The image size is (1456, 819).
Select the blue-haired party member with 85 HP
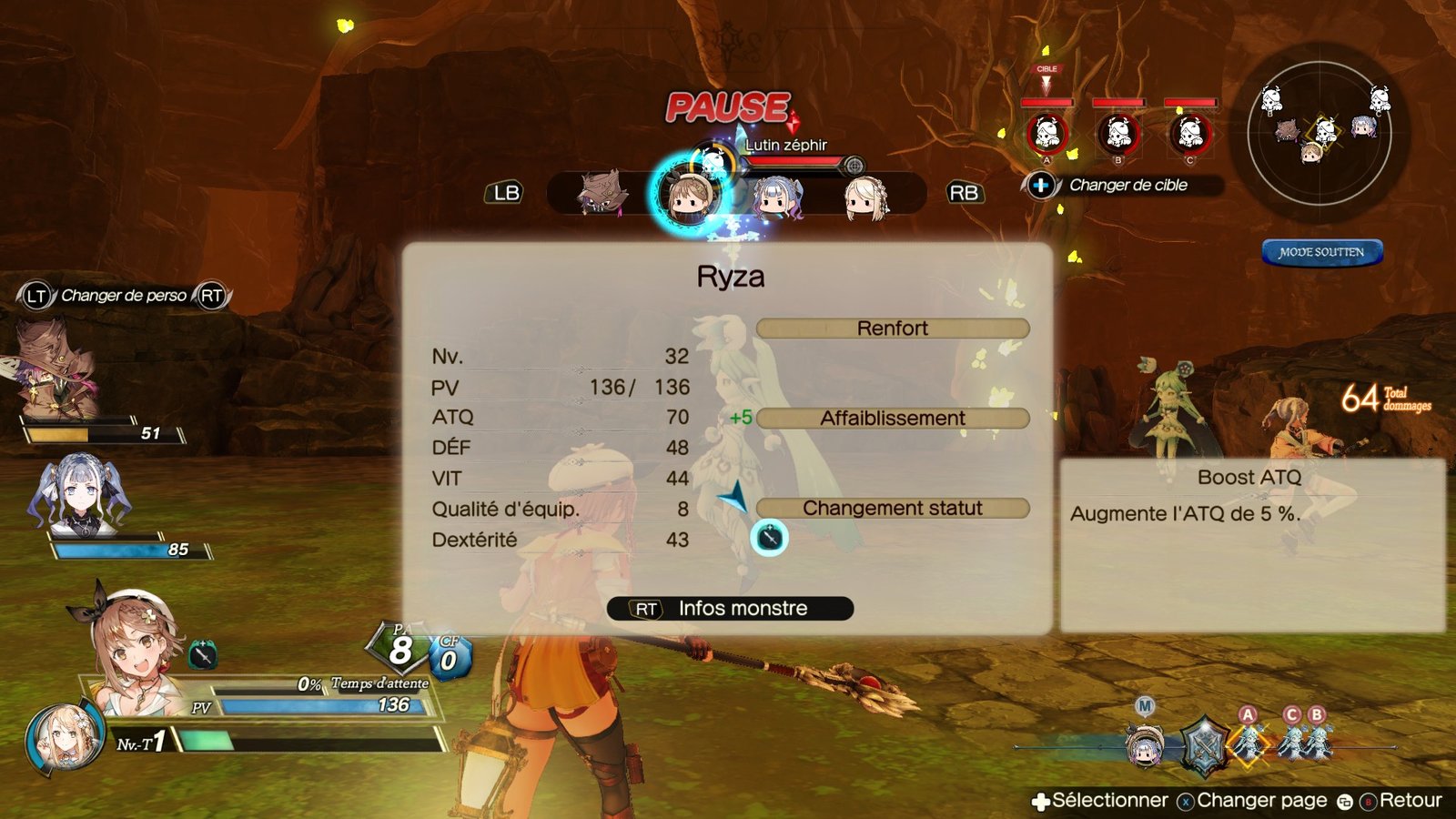(x=80, y=496)
